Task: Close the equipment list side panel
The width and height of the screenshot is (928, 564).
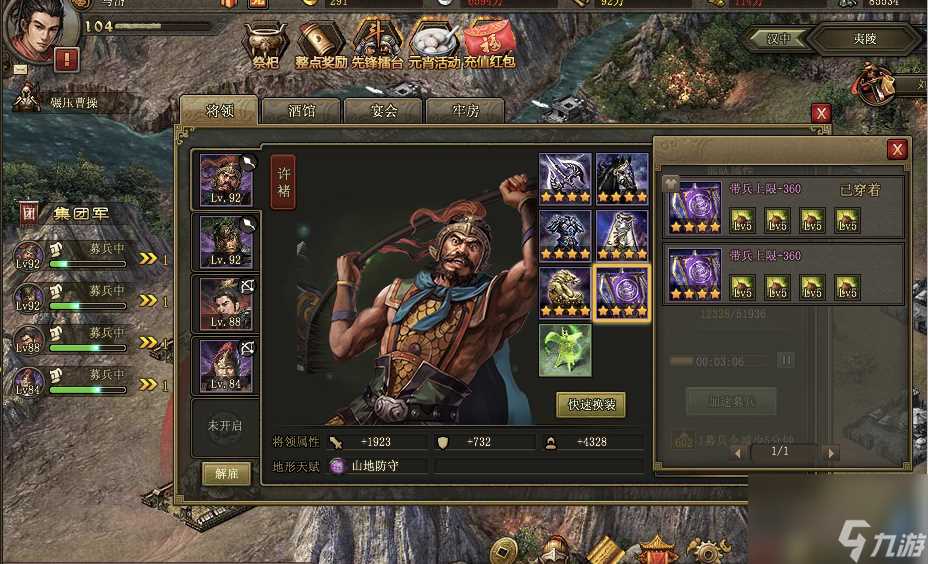Action: coord(897,149)
